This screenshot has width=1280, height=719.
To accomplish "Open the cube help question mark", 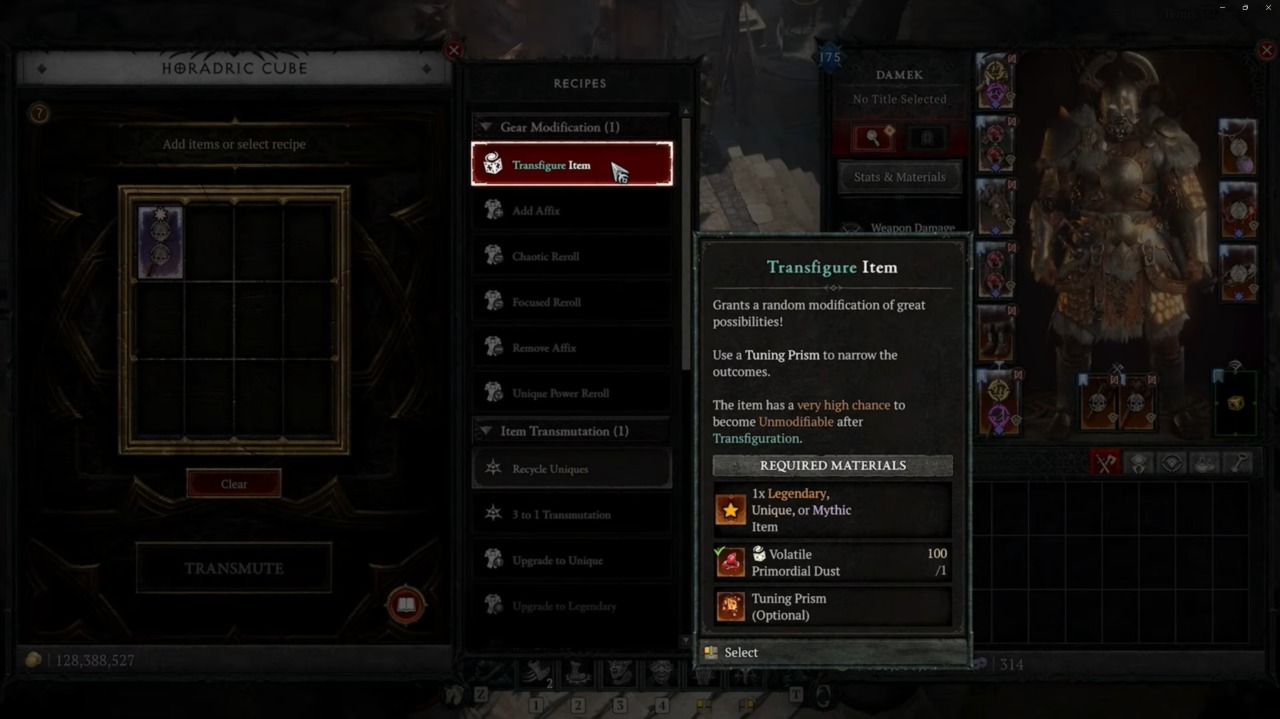I will (x=39, y=114).
